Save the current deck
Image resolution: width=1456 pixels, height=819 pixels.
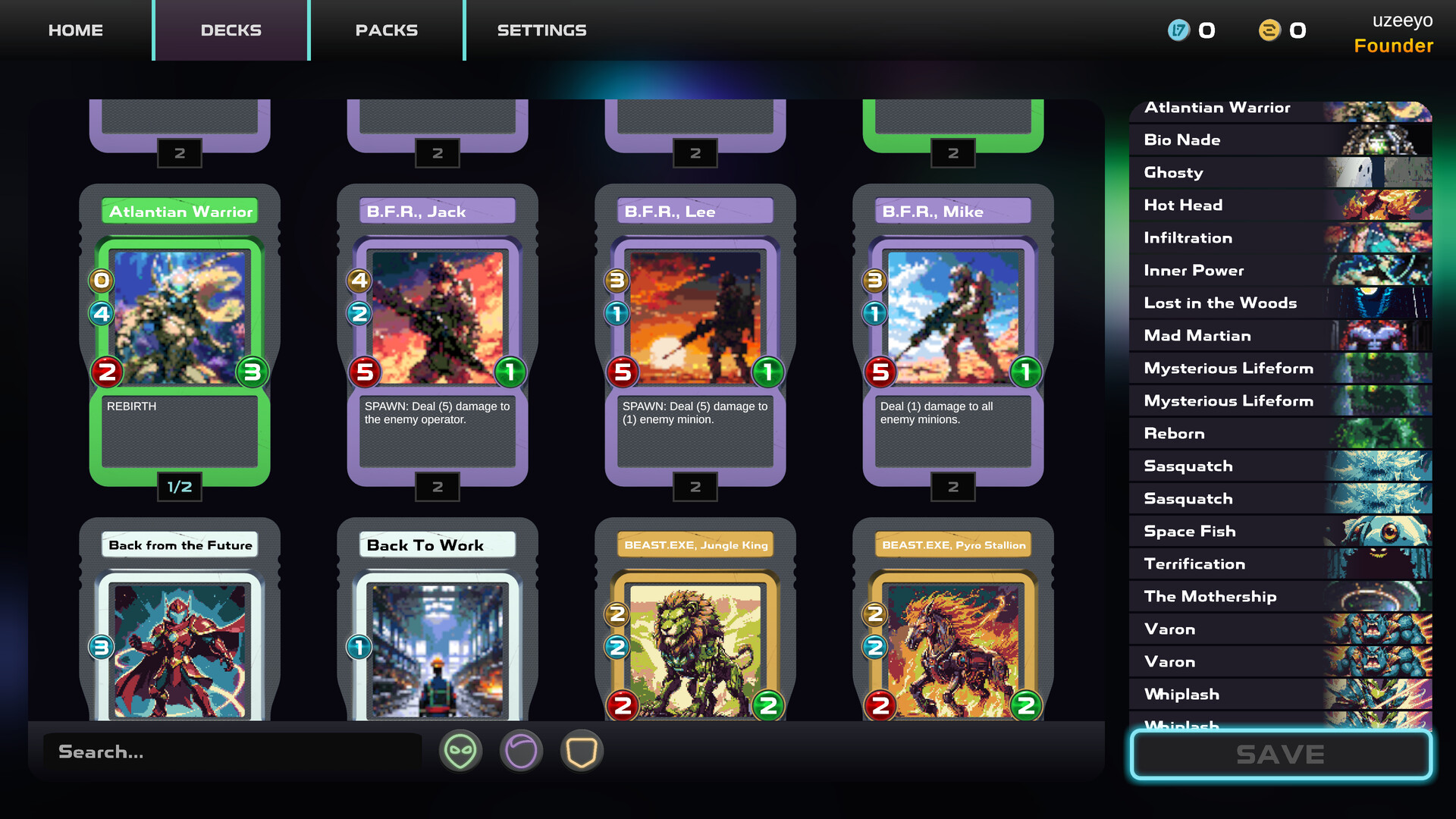(x=1280, y=754)
